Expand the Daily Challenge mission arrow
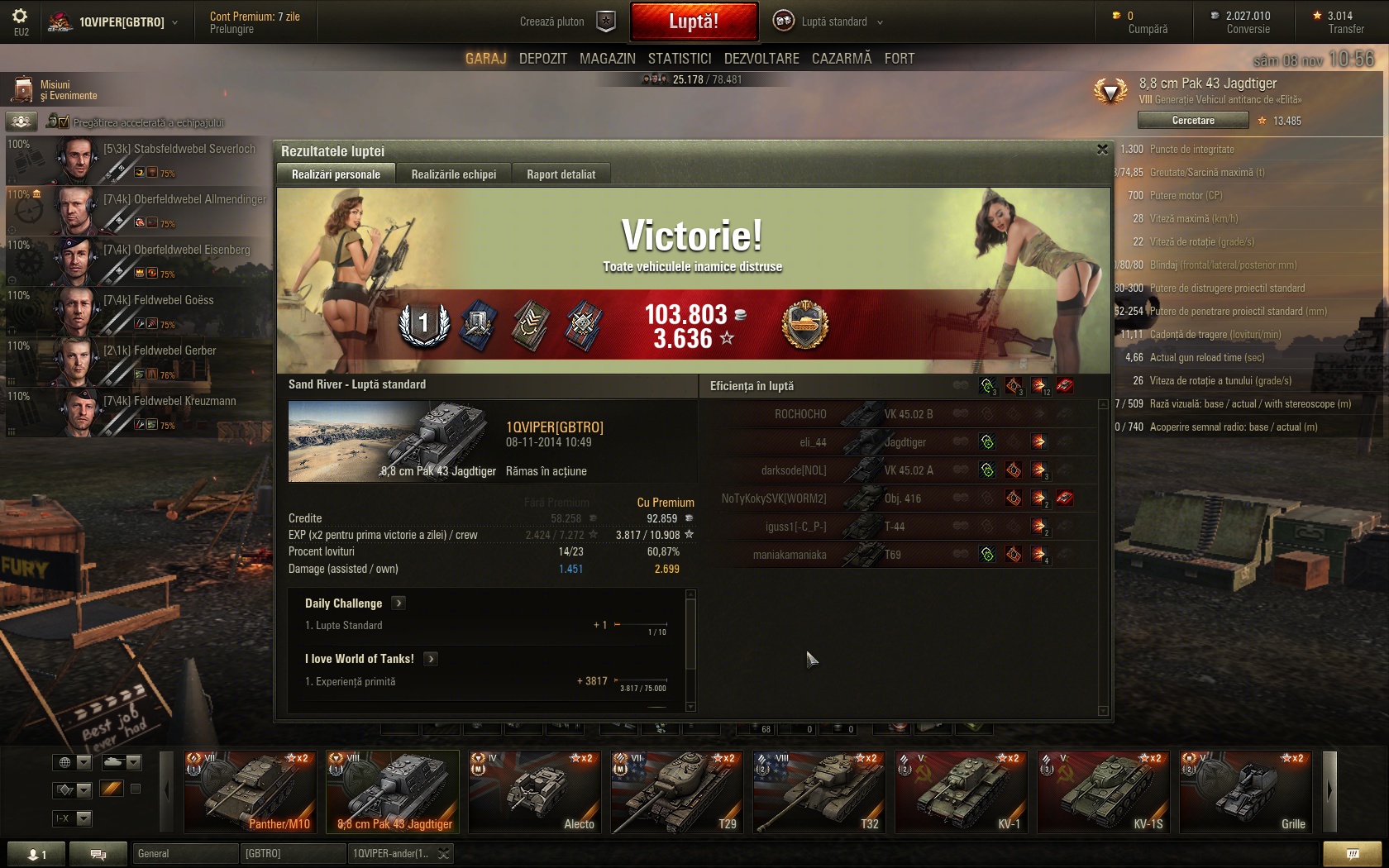This screenshot has height=868, width=1389. [x=399, y=603]
